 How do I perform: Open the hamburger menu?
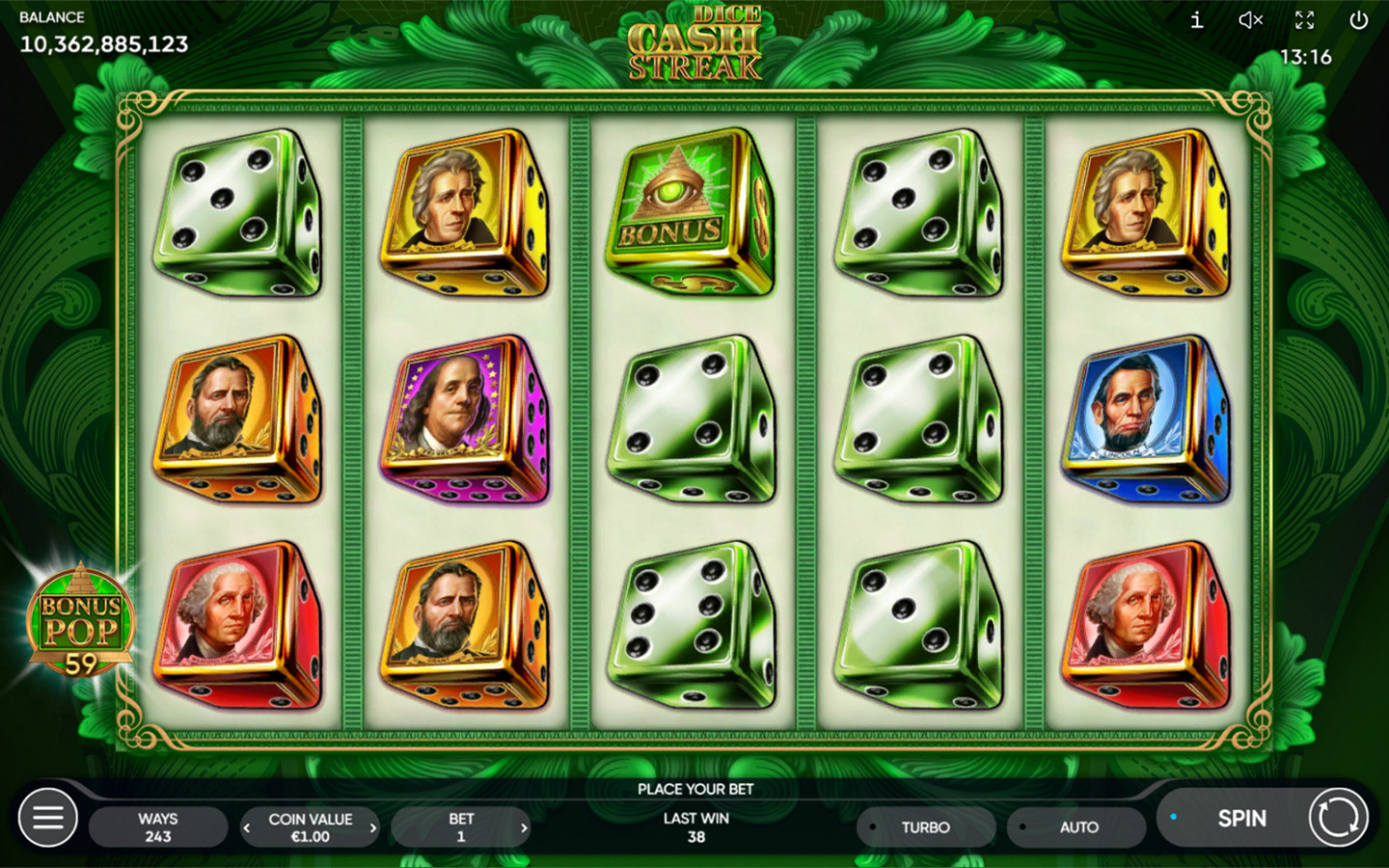(48, 819)
